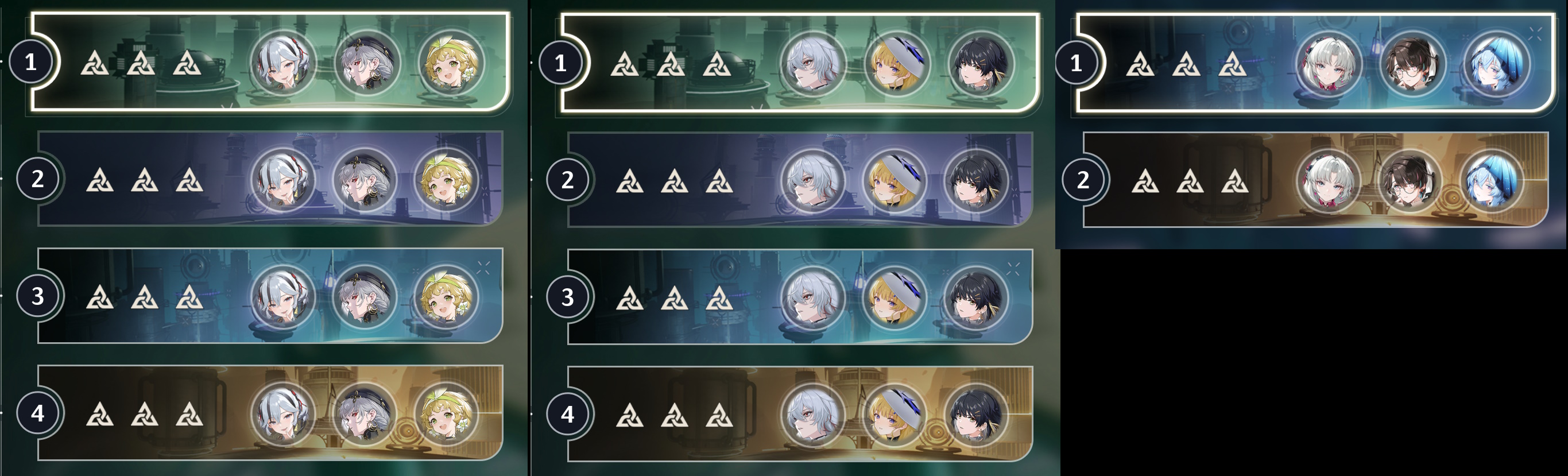Click black-beret silver-haired portrait in teal stage 3
Screen dimensions: 1568x476
coord(365,296)
